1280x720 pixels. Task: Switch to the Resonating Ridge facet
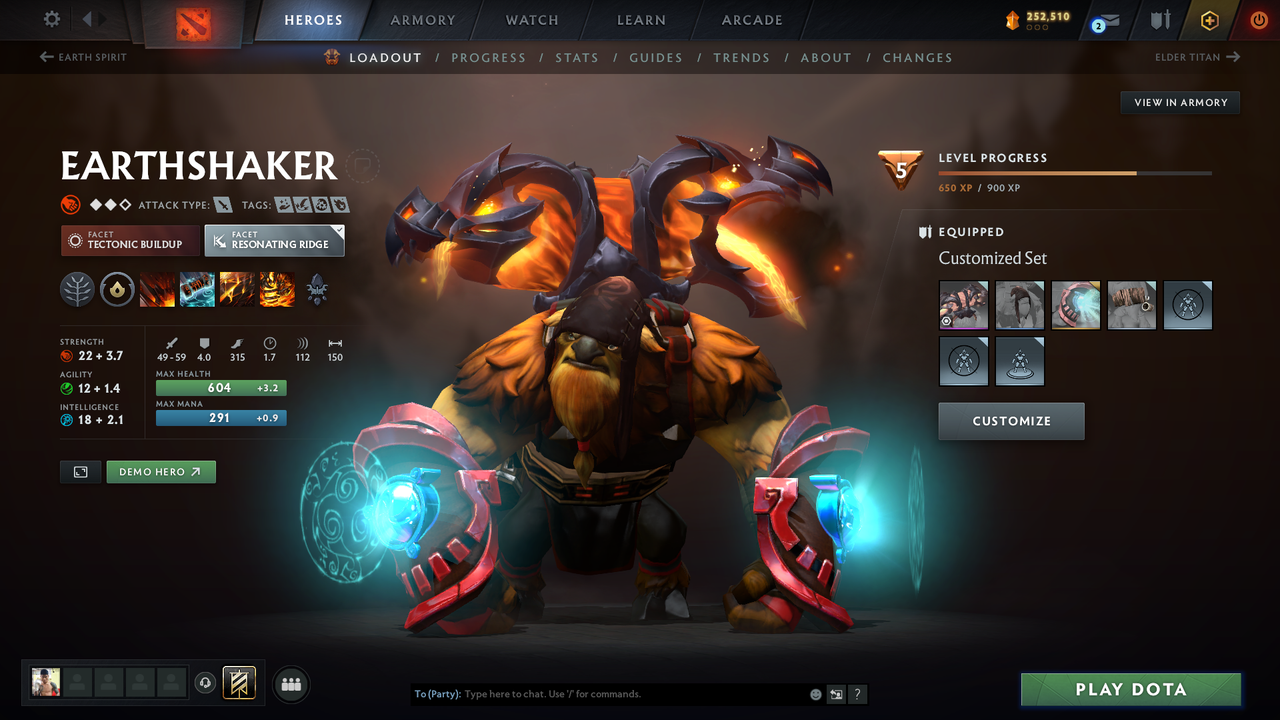(274, 240)
